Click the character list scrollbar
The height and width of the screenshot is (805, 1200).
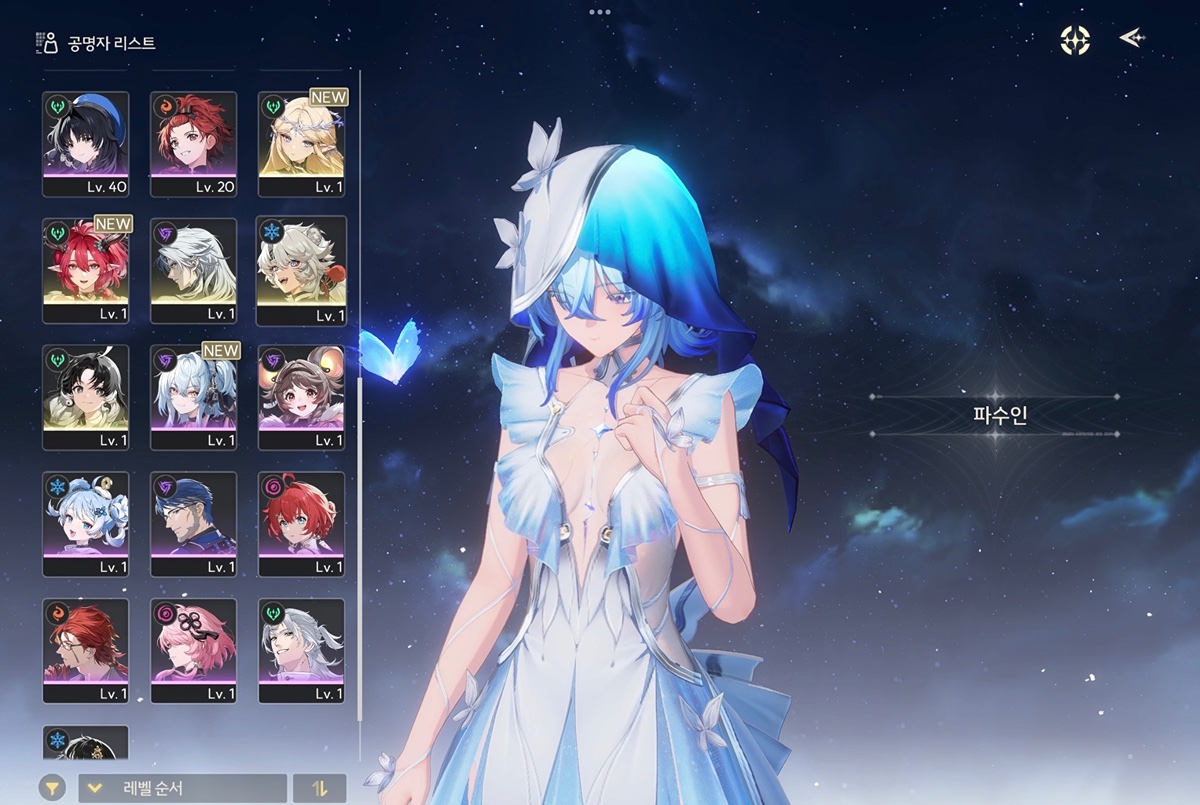[x=360, y=400]
